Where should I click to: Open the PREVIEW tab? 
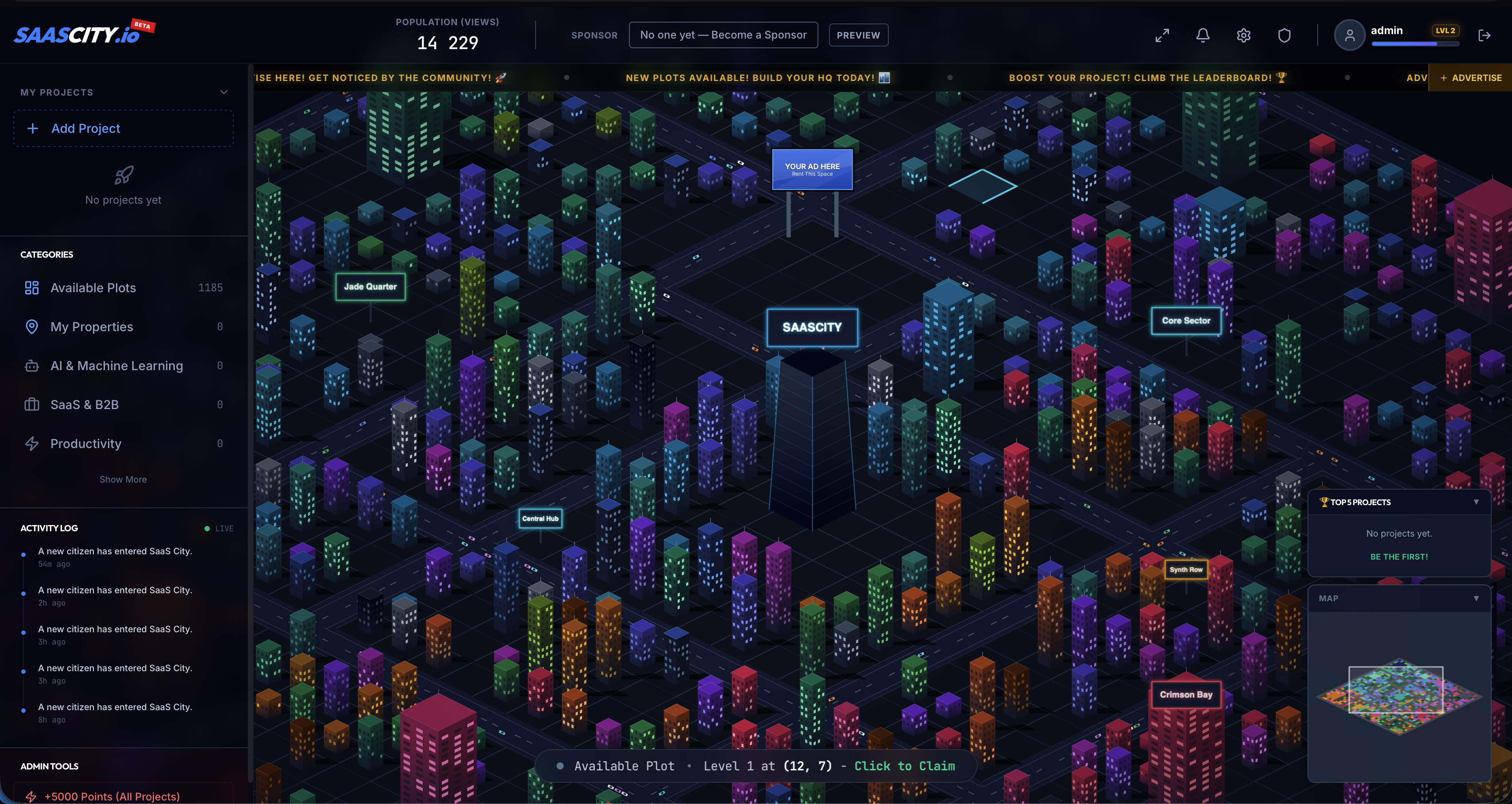858,35
